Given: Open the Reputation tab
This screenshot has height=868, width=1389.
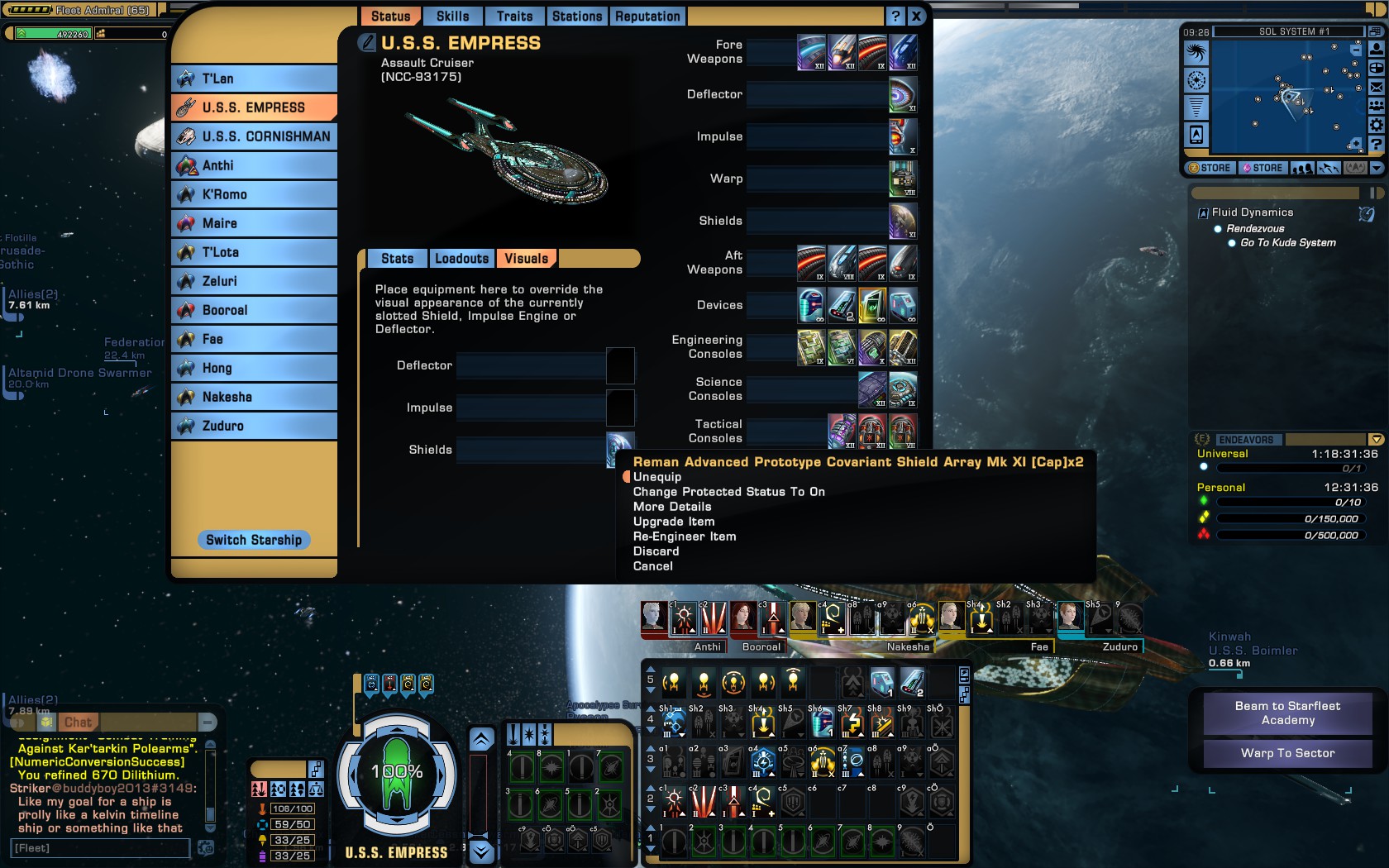Looking at the screenshot, I should pyautogui.click(x=647, y=17).
